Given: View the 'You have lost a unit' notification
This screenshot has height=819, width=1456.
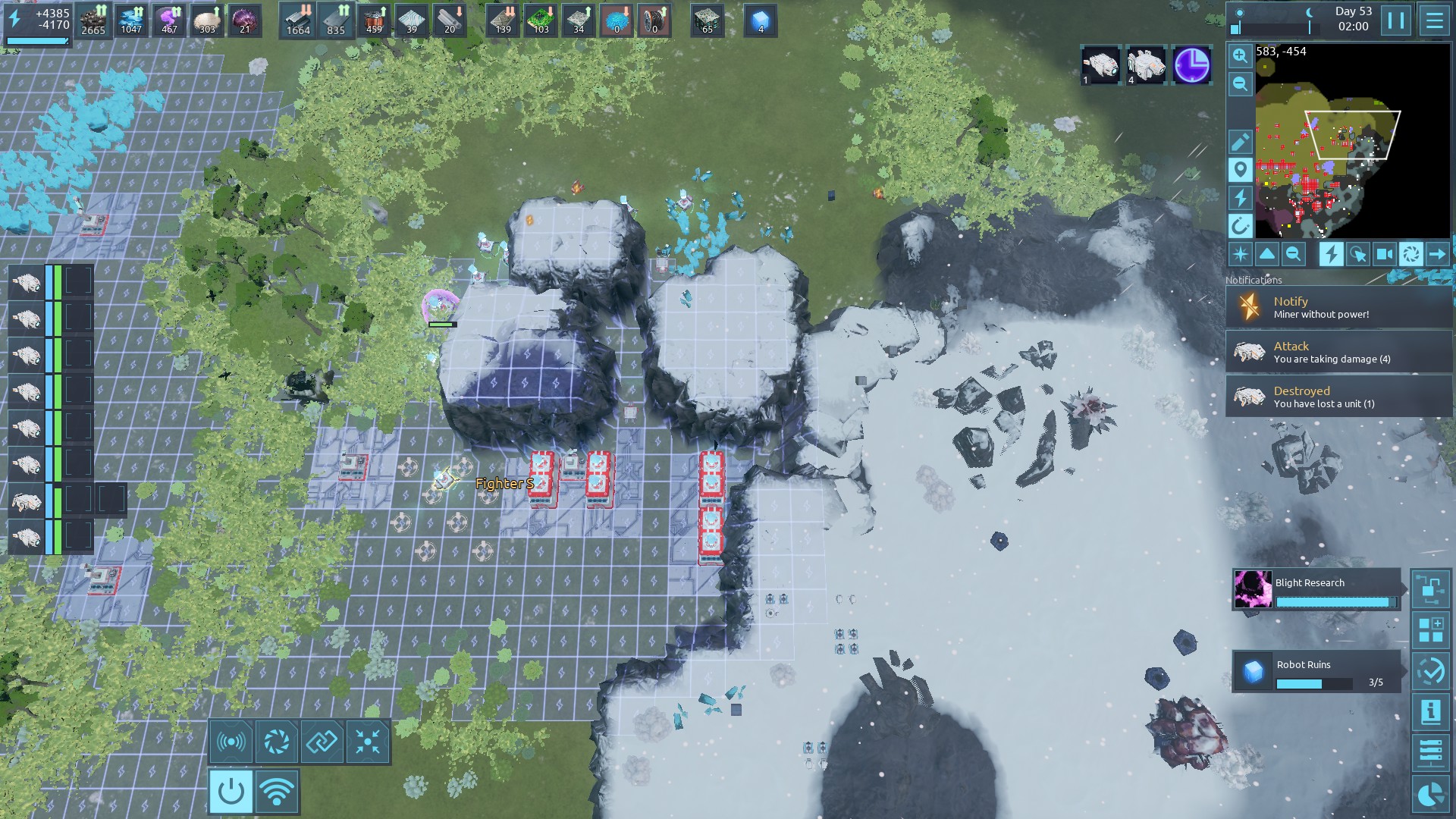Looking at the screenshot, I should point(1338,397).
